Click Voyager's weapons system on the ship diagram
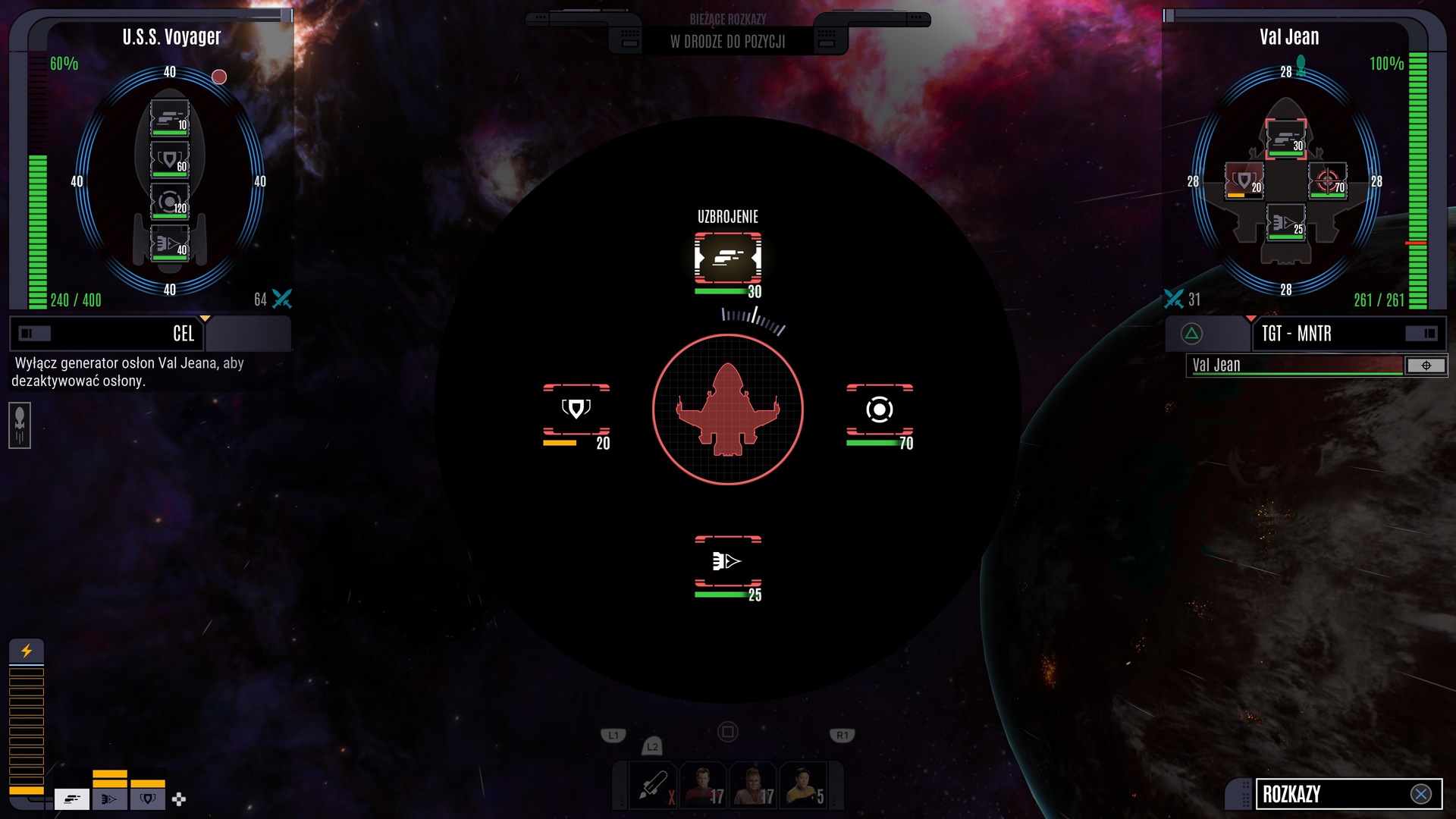The width and height of the screenshot is (1456, 819). click(x=169, y=118)
